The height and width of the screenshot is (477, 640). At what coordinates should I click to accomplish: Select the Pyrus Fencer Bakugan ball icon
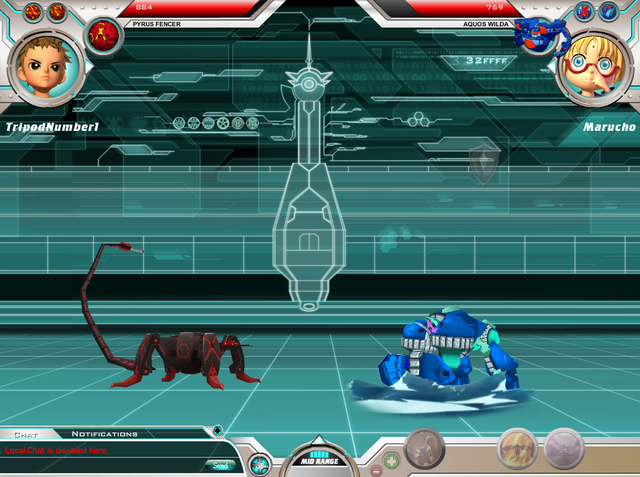[x=102, y=33]
